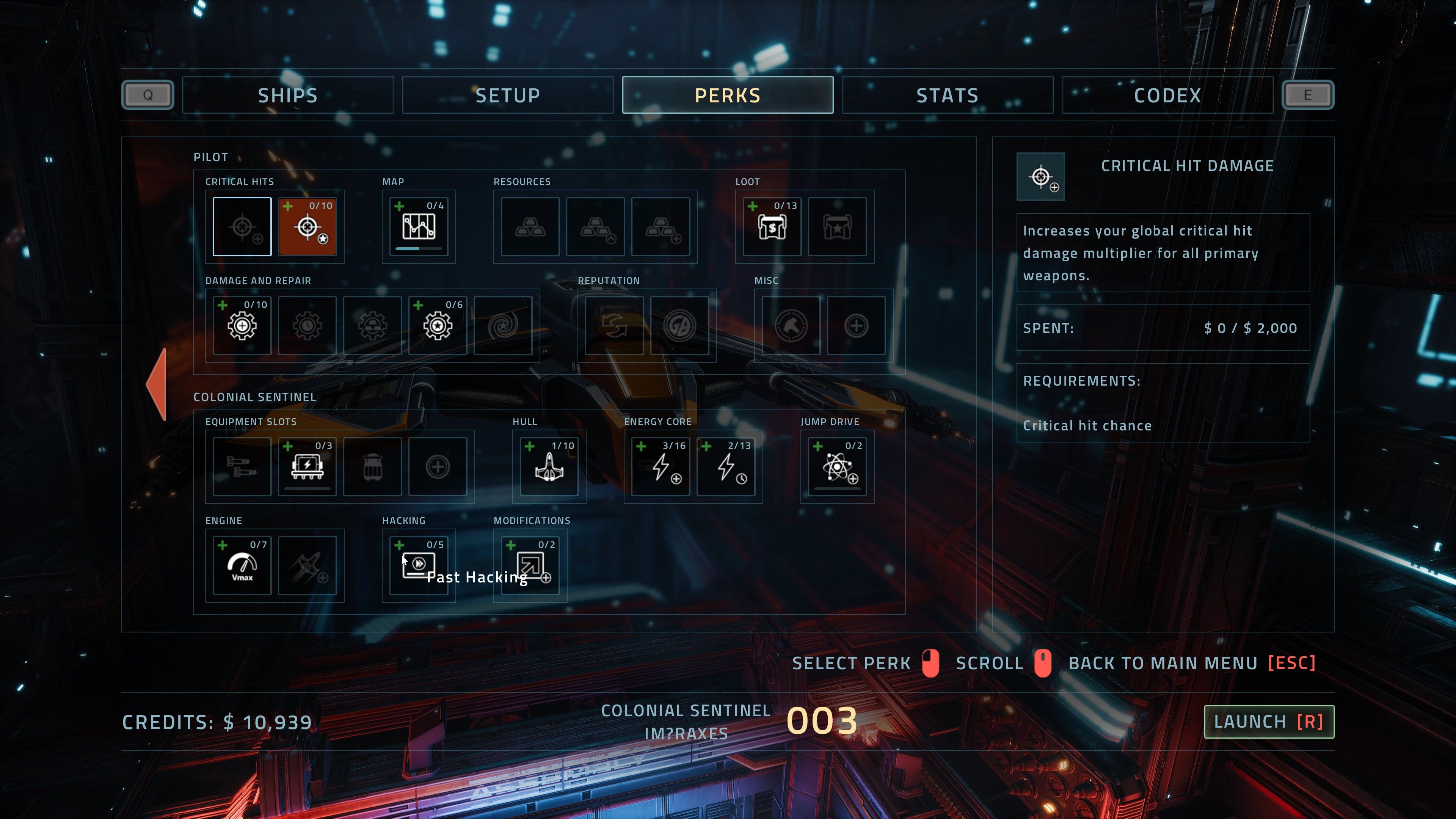Open the SETUP tab
The width and height of the screenshot is (1456, 819).
click(x=508, y=95)
